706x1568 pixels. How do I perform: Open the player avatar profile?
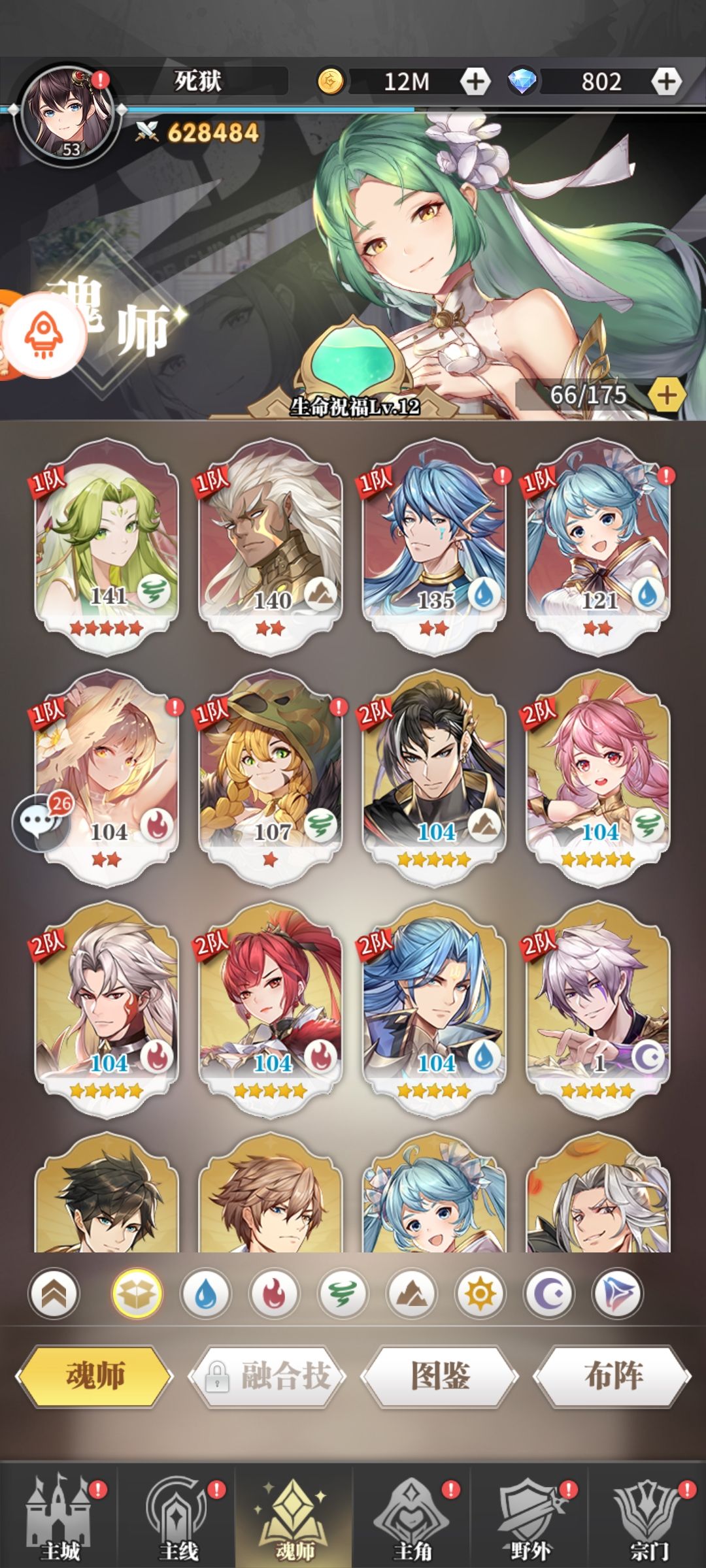click(x=67, y=112)
